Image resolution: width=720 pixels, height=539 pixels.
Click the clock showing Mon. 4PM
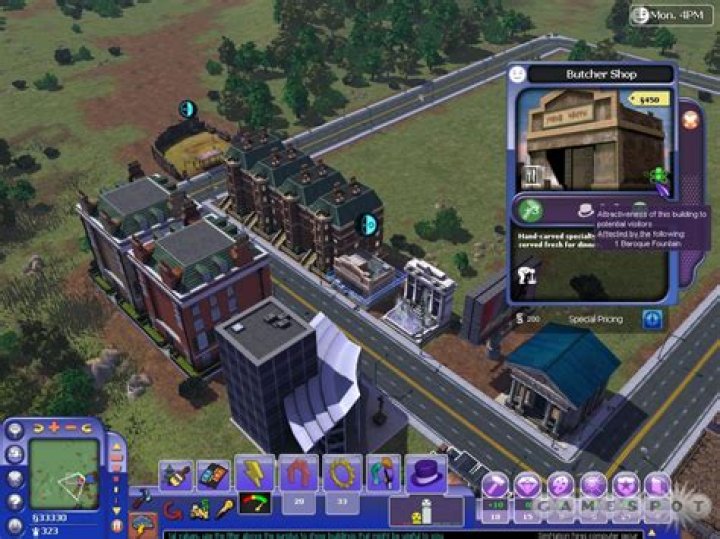click(671, 15)
